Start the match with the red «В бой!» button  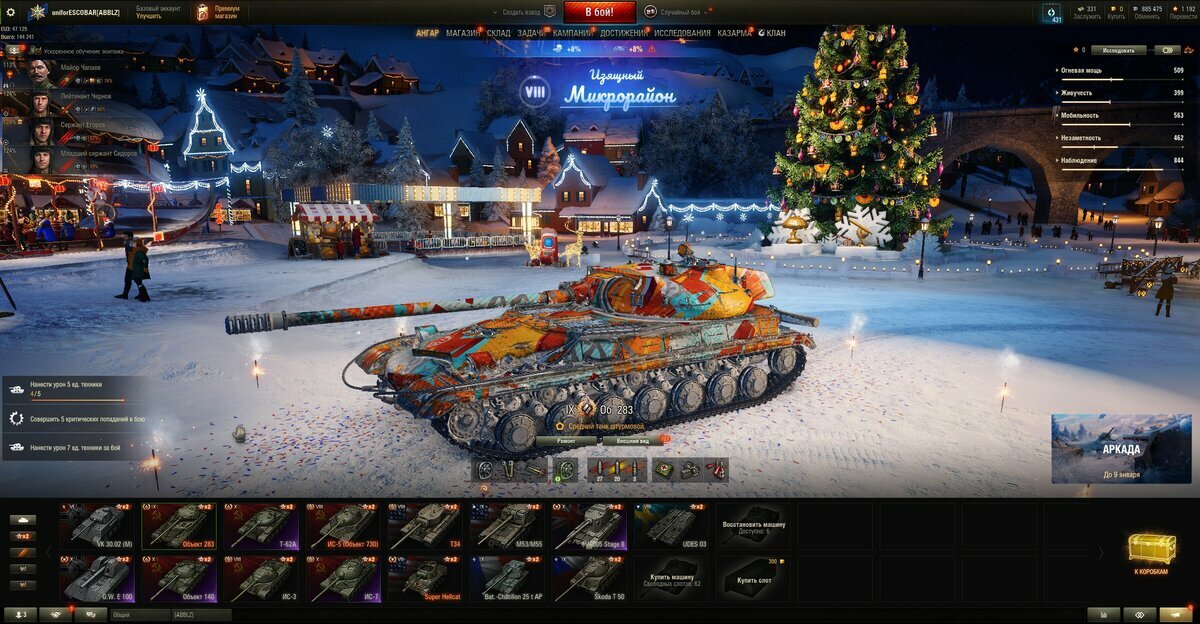click(600, 12)
